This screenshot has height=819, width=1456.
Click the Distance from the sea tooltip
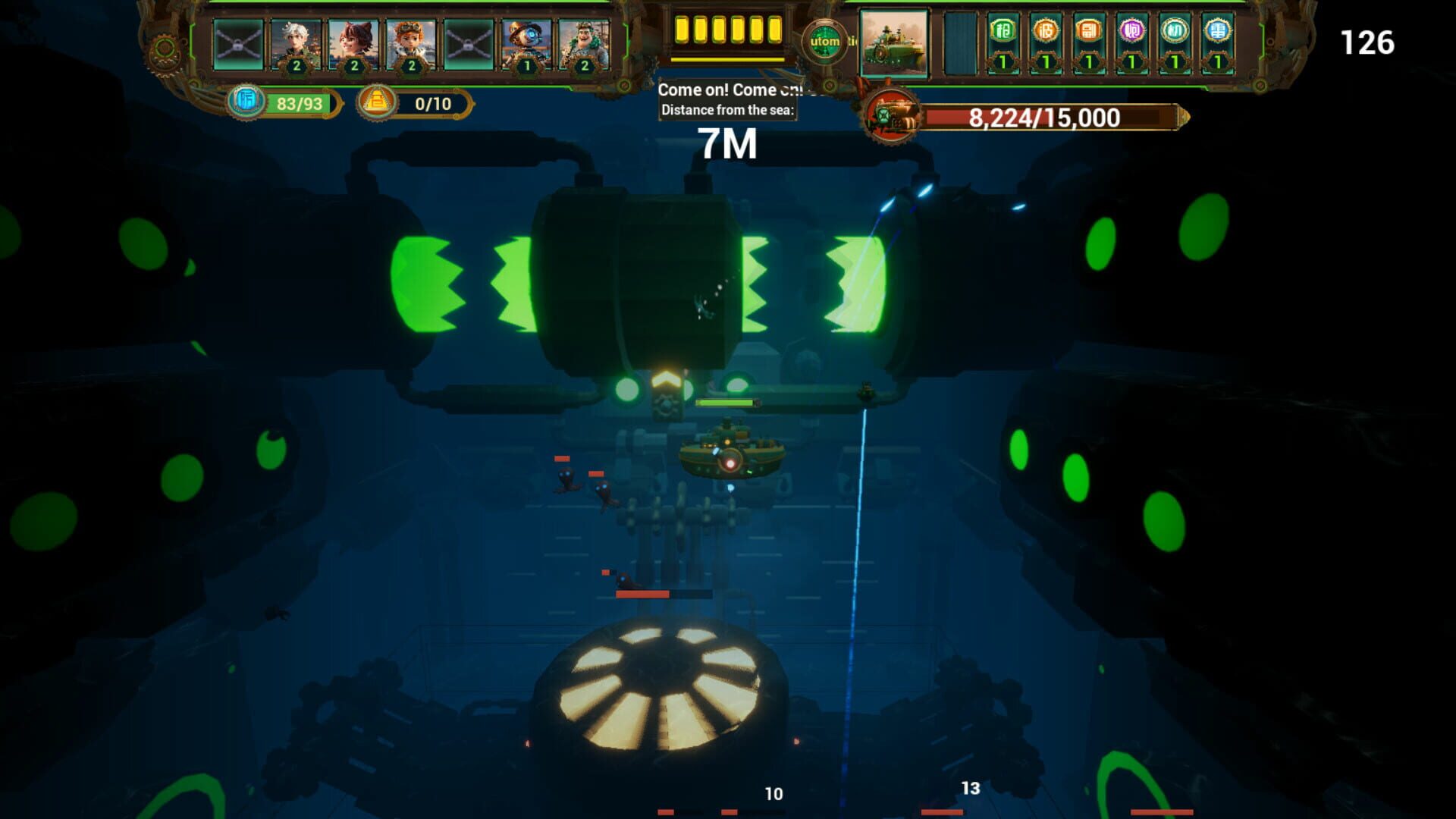click(x=726, y=109)
